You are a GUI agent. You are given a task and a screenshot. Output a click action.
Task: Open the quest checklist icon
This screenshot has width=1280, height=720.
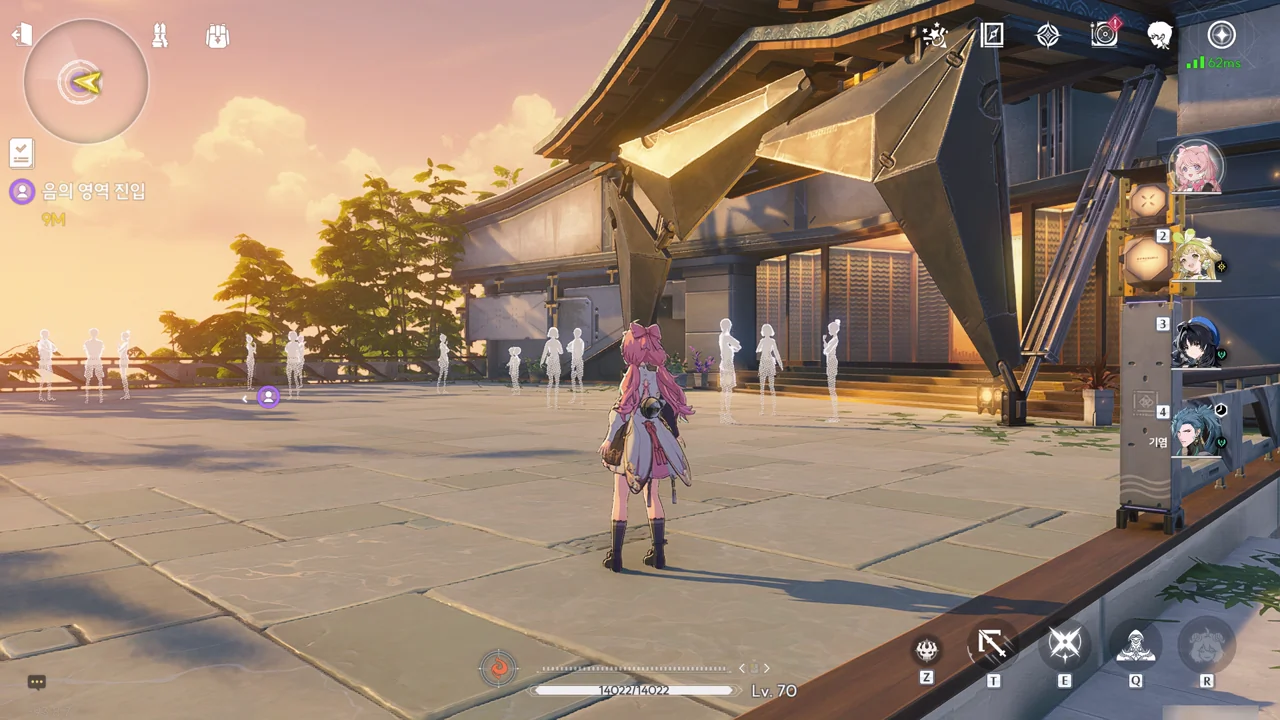(21, 153)
